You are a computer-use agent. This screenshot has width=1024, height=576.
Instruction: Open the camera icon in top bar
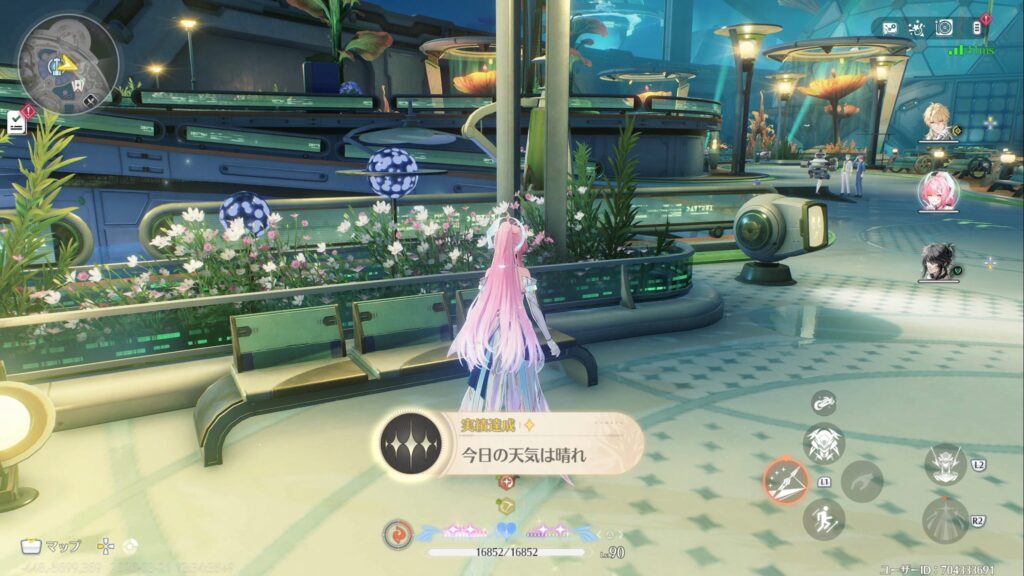pos(944,28)
